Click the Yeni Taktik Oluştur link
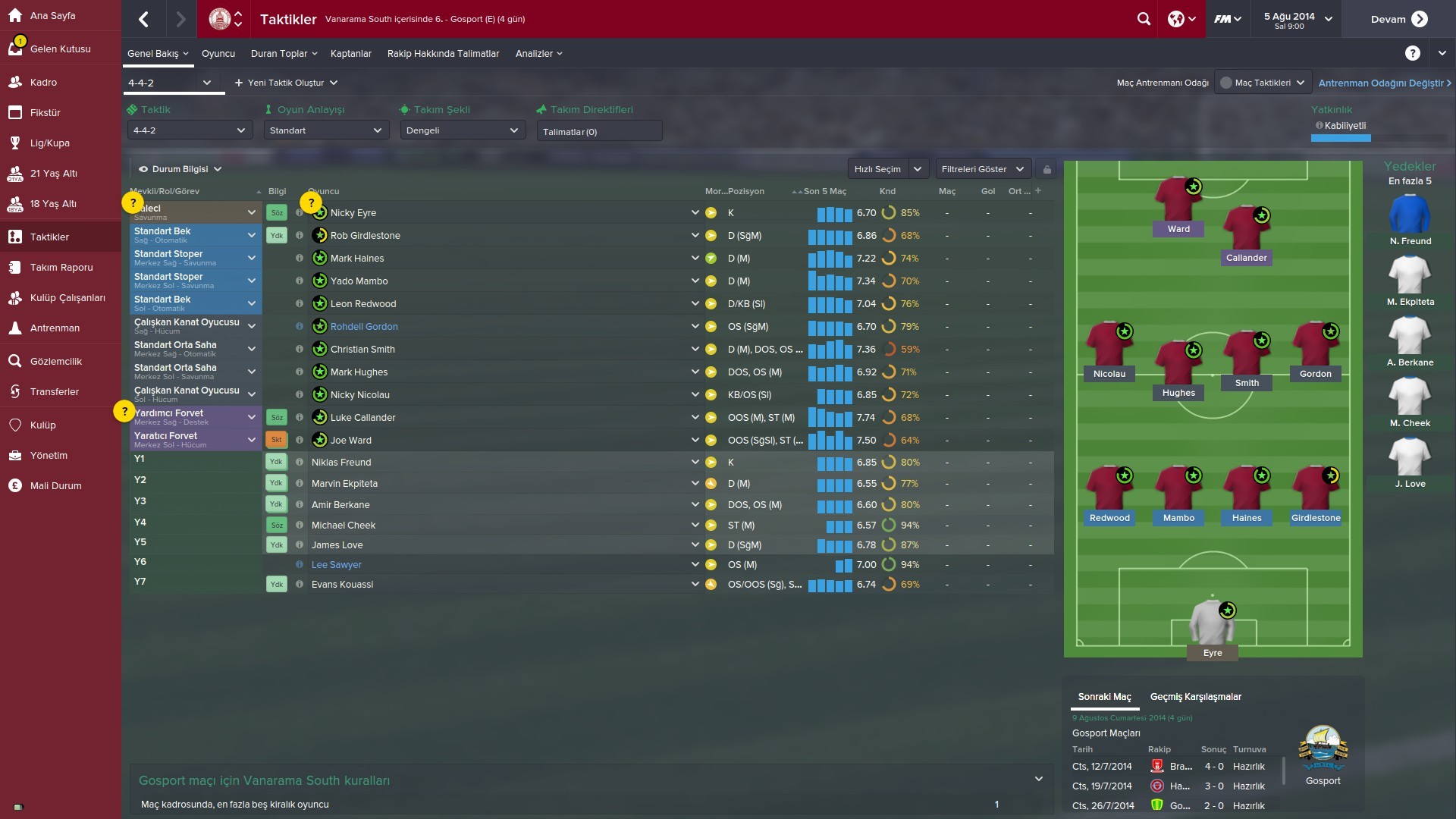 pos(285,83)
